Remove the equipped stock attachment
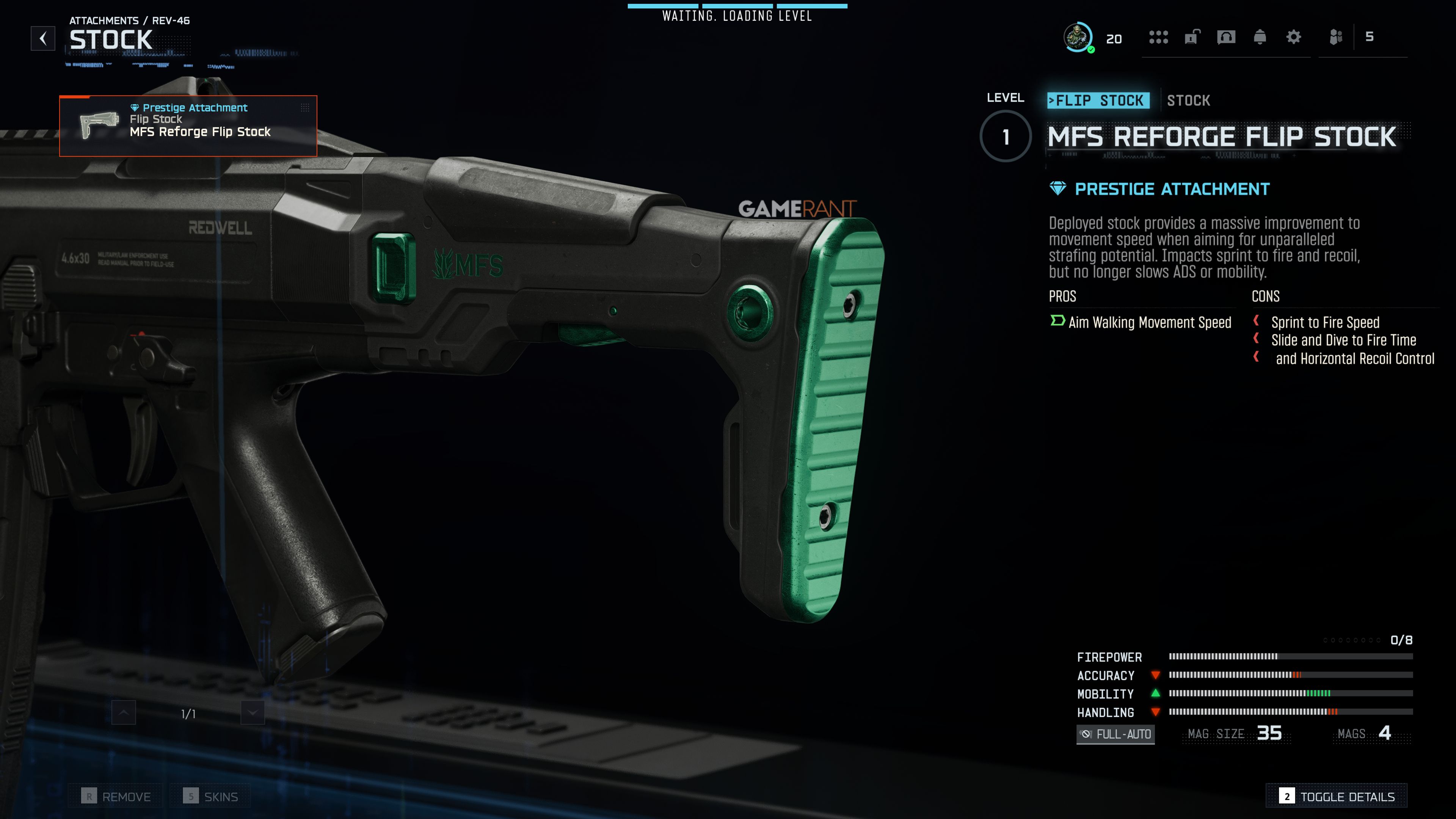This screenshot has width=1456, height=819. point(116,796)
